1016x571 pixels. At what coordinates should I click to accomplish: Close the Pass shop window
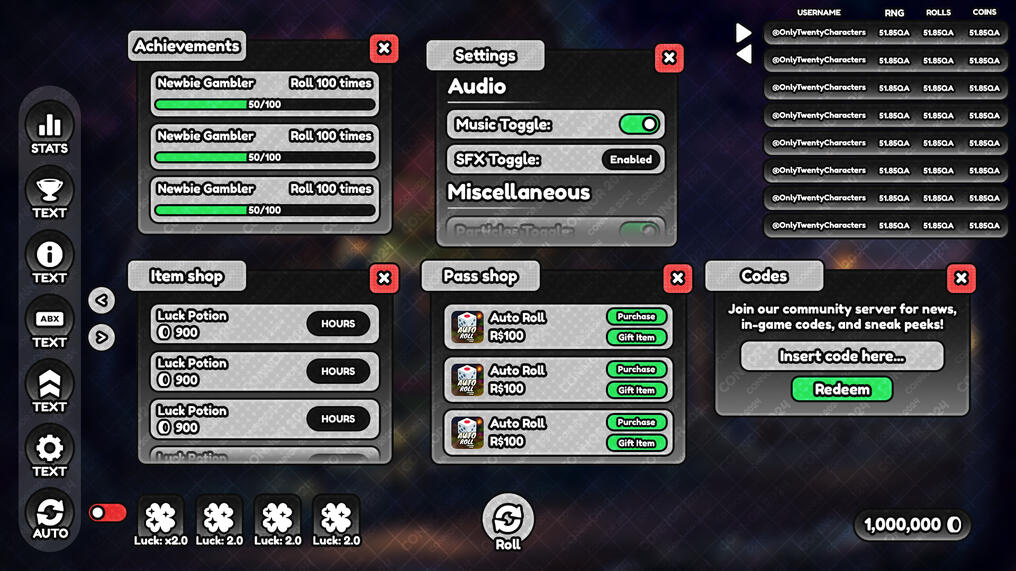point(677,278)
